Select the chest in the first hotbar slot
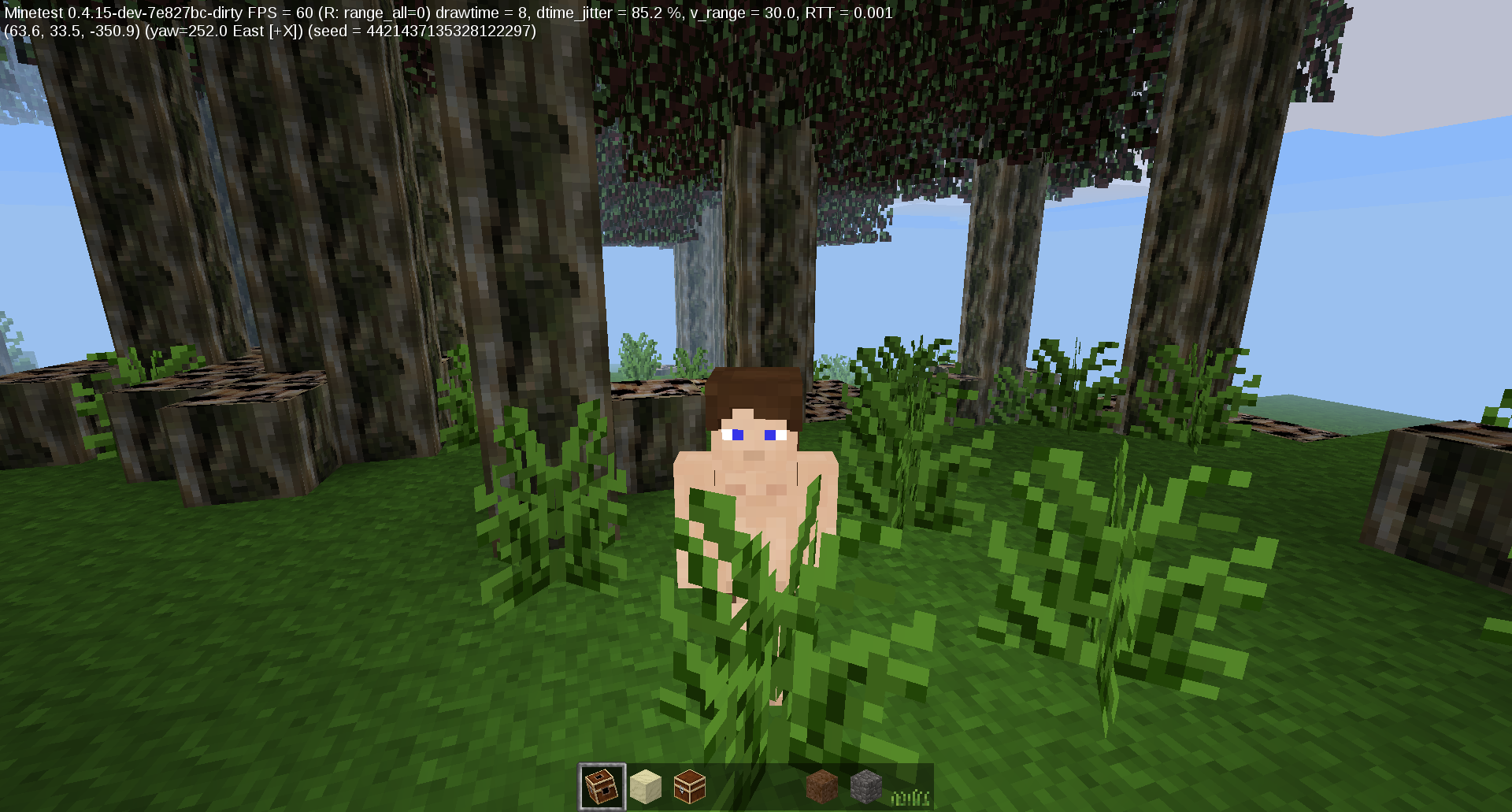 coord(601,786)
